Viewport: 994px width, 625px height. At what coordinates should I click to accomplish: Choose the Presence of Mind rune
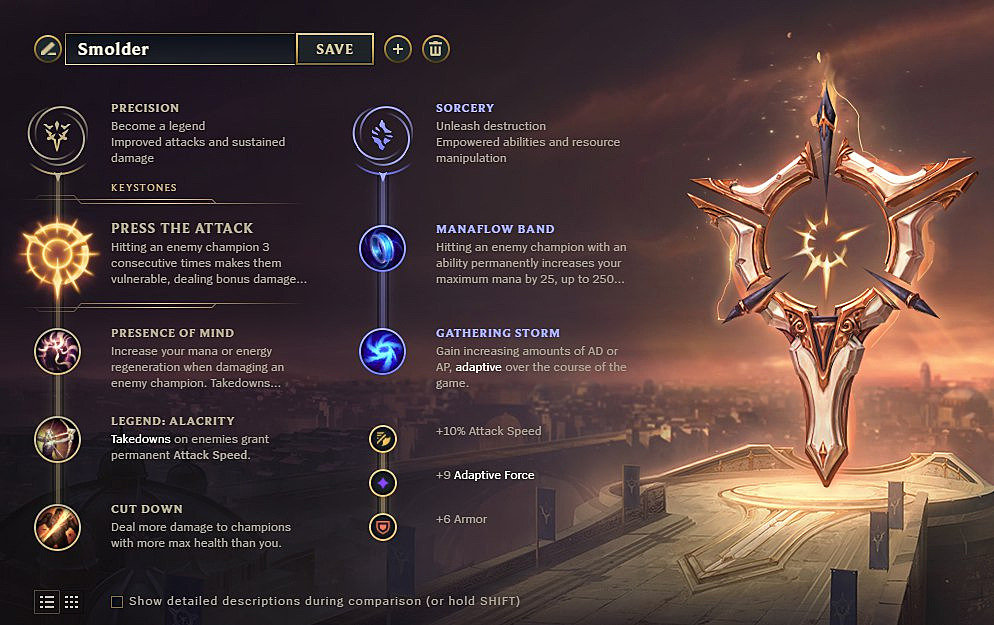click(x=58, y=351)
